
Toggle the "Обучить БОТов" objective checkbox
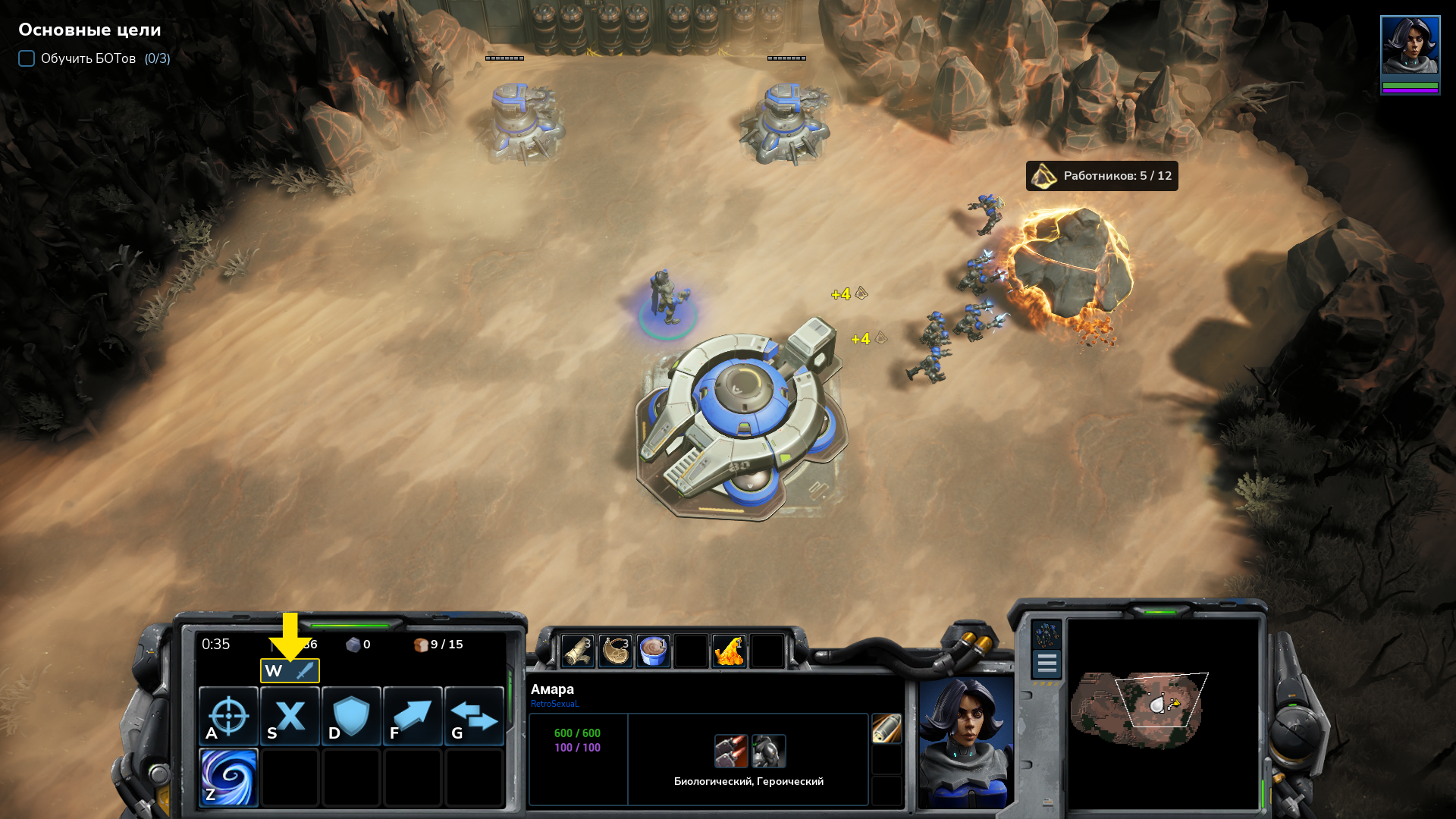(x=27, y=58)
